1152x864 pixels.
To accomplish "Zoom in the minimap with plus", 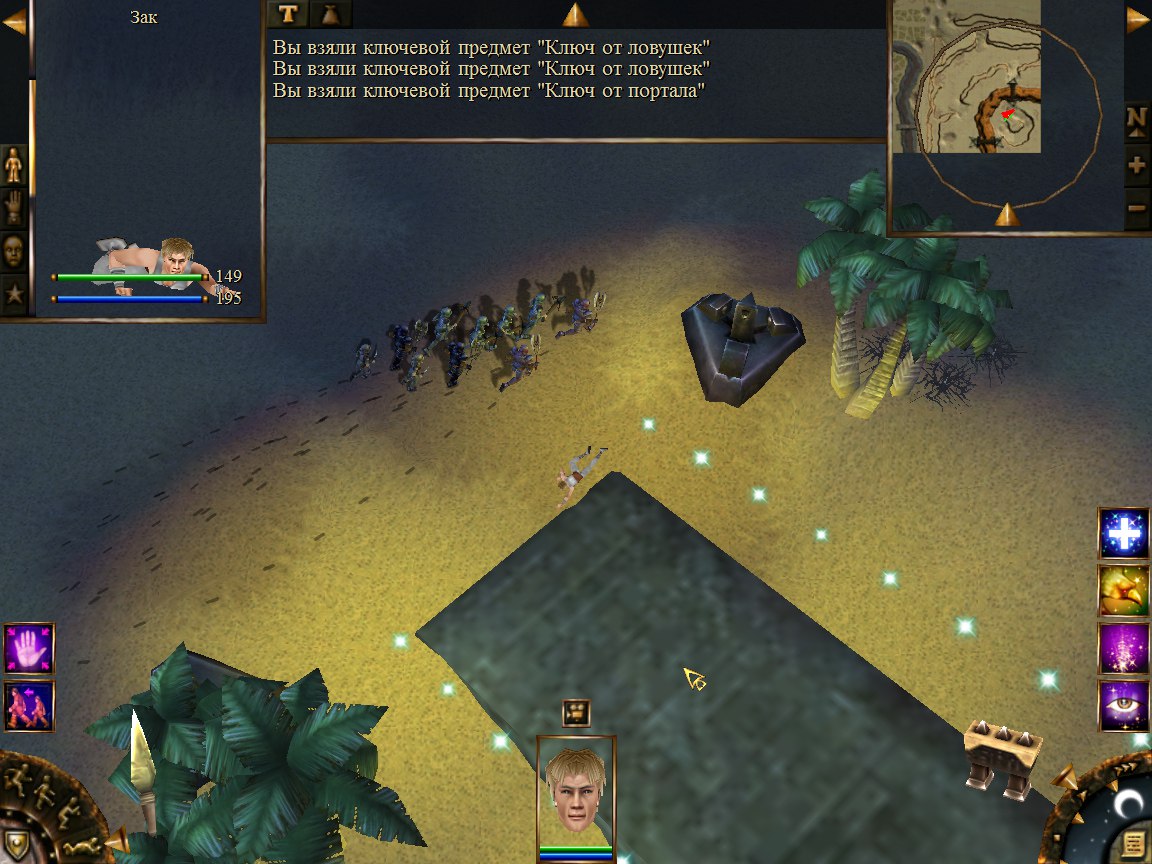I will pyautogui.click(x=1137, y=166).
